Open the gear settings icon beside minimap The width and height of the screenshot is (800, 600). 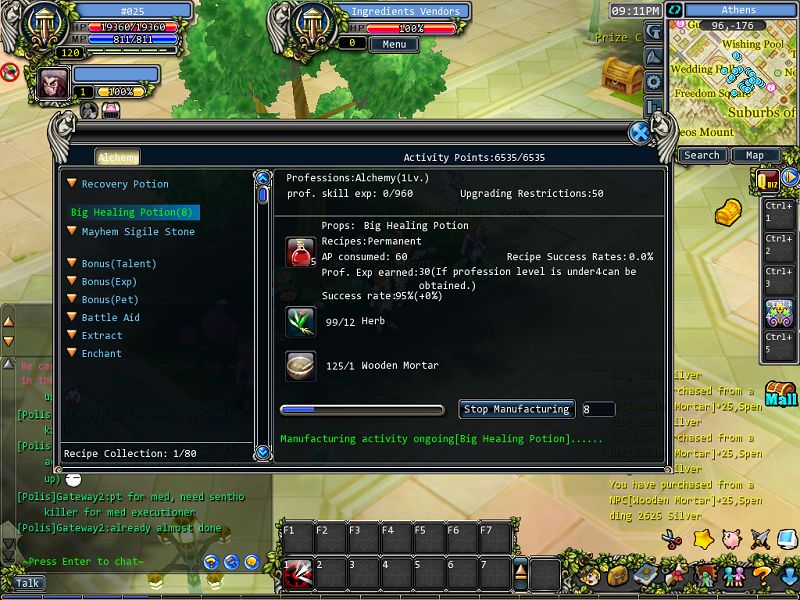coord(653,82)
